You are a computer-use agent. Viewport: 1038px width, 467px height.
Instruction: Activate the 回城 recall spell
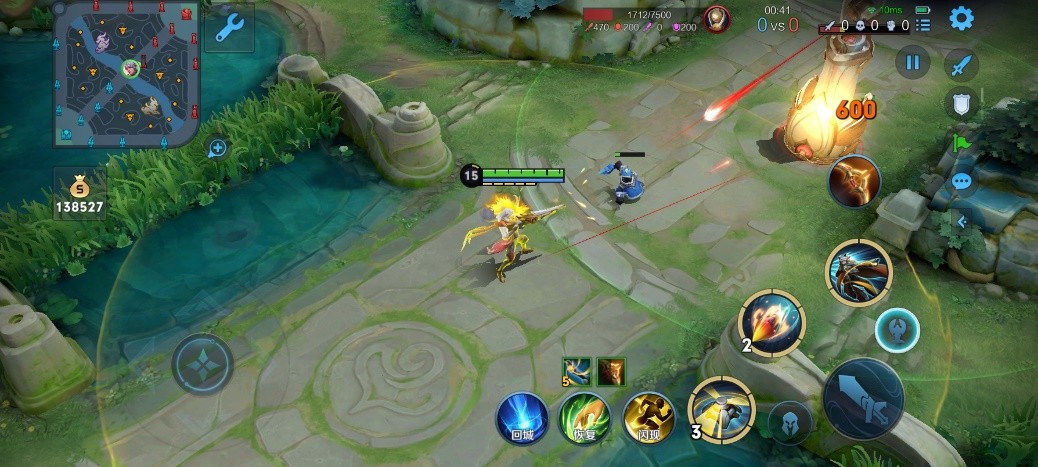point(522,418)
